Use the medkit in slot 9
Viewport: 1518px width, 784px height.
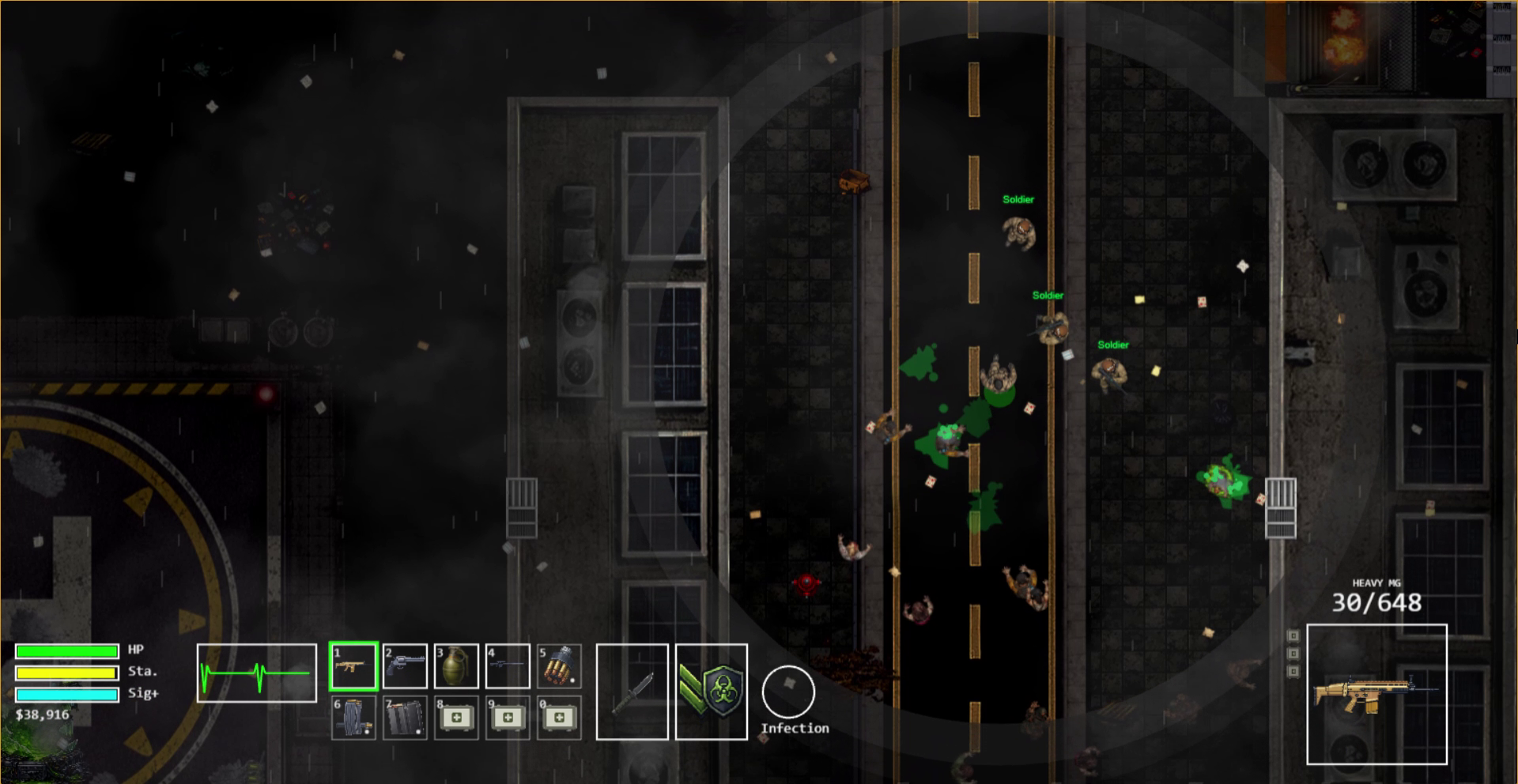click(x=508, y=718)
